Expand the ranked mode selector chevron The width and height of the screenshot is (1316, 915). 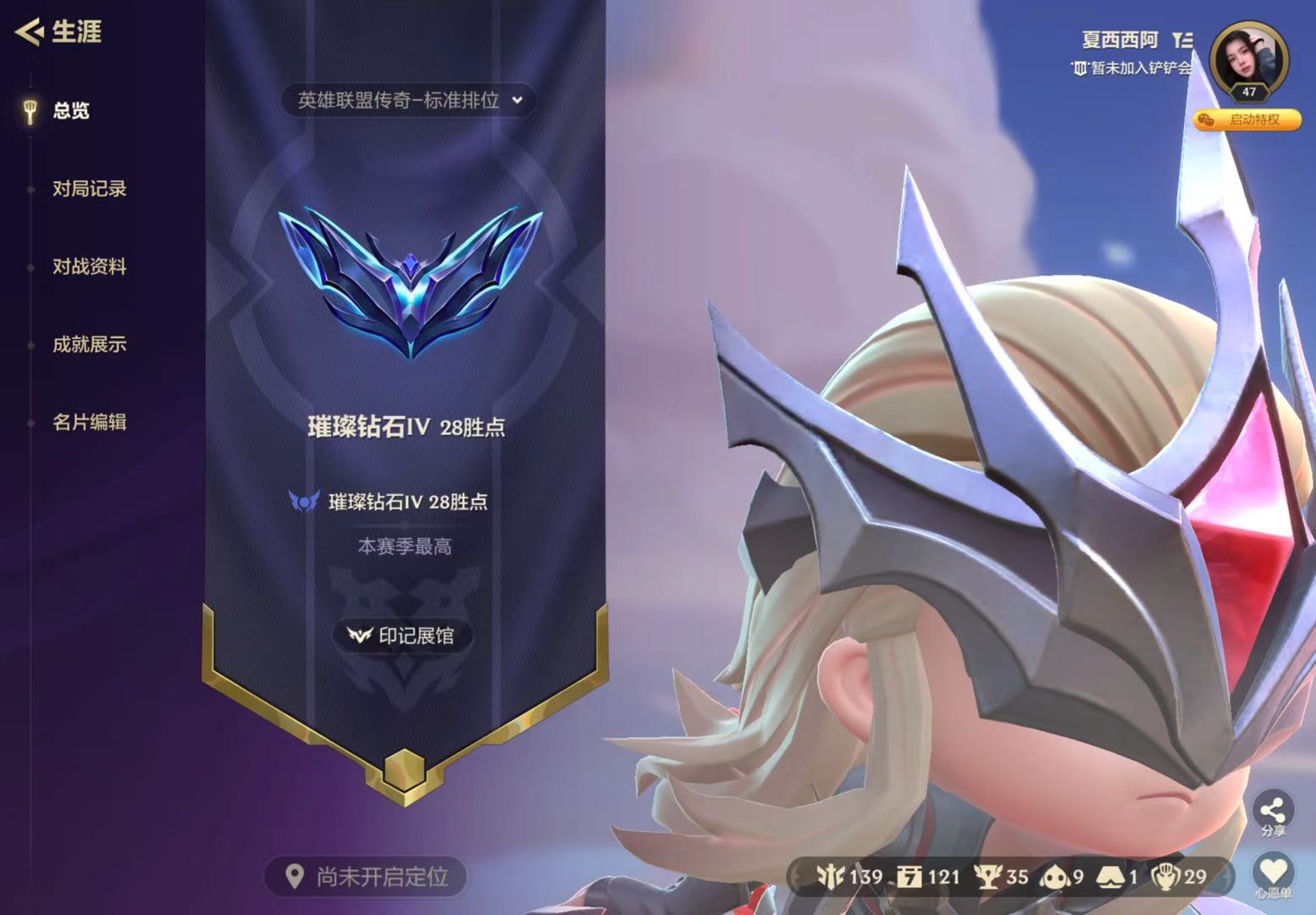coord(517,101)
